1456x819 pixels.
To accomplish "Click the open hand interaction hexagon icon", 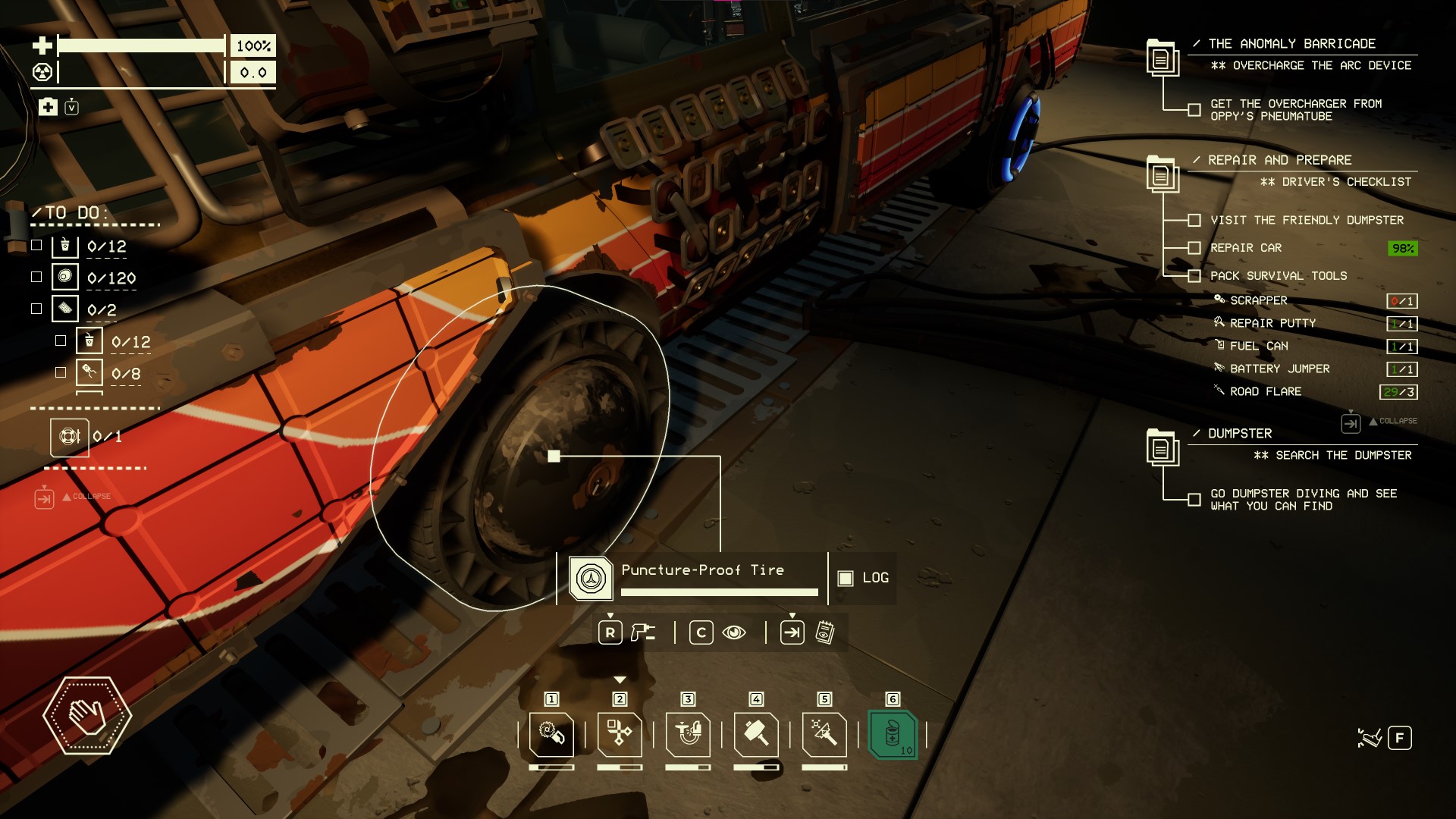I will point(87,715).
